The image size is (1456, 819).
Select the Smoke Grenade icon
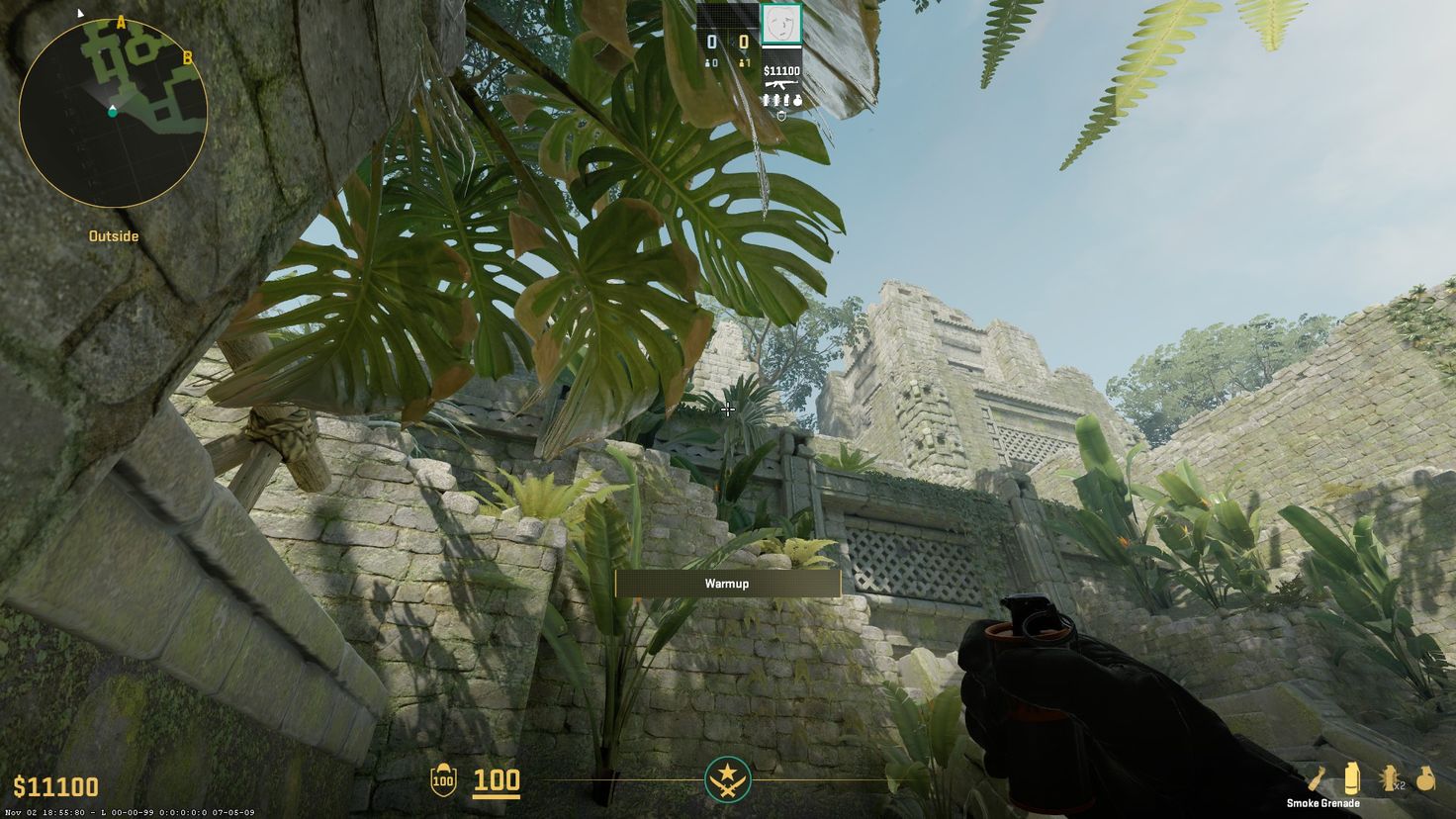[1352, 776]
